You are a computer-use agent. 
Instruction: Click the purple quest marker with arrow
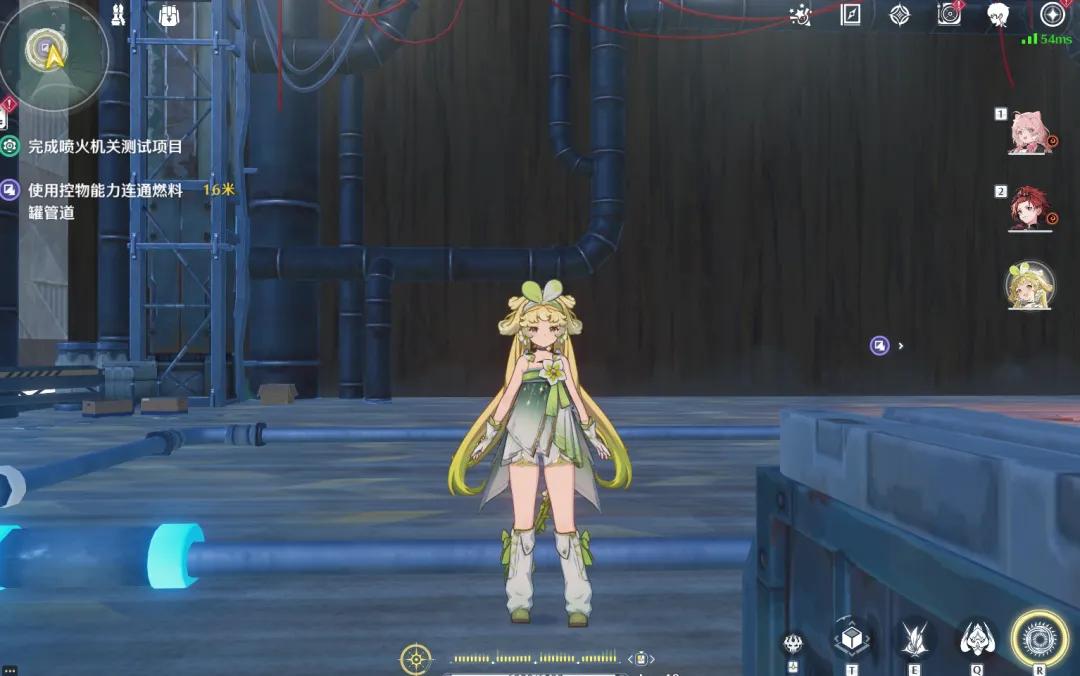click(880, 345)
